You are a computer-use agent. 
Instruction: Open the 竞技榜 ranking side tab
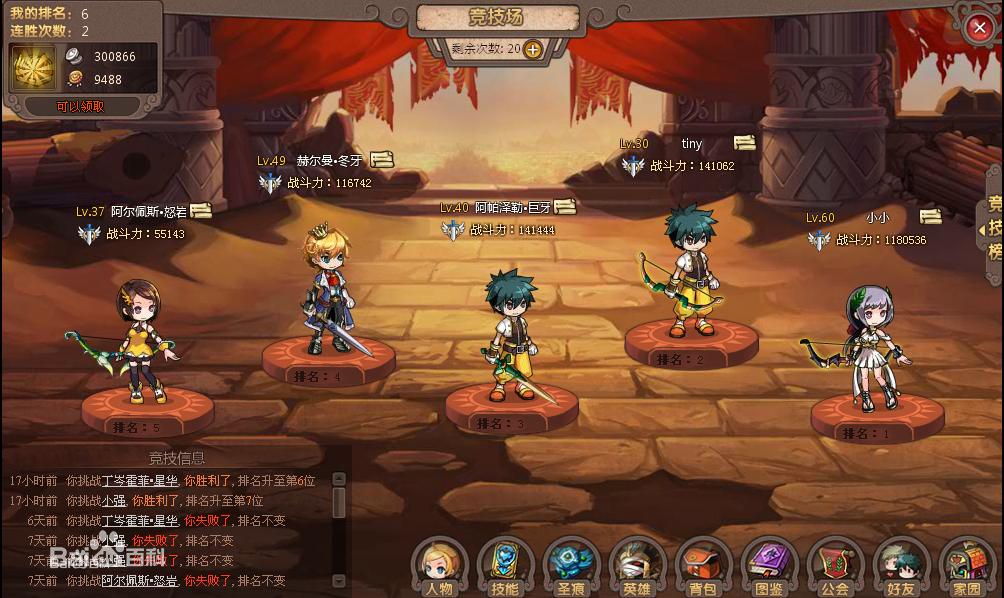click(x=994, y=228)
